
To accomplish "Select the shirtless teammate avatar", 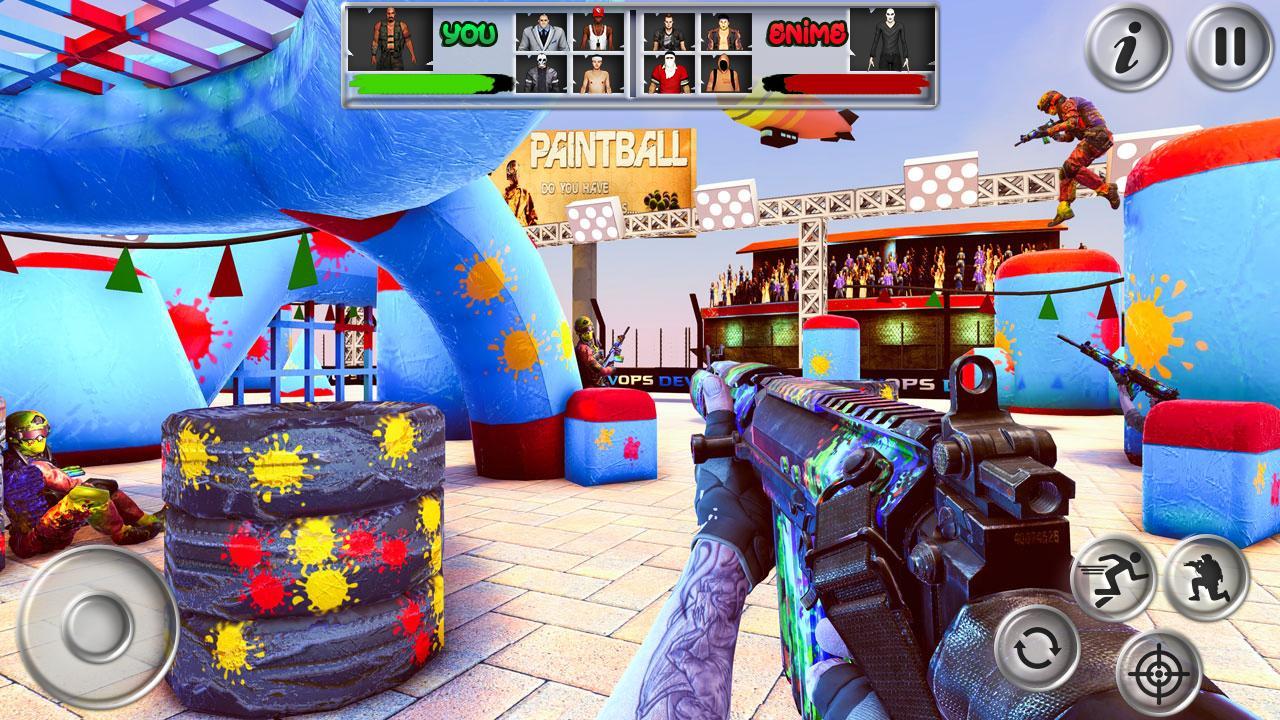I will tap(599, 75).
